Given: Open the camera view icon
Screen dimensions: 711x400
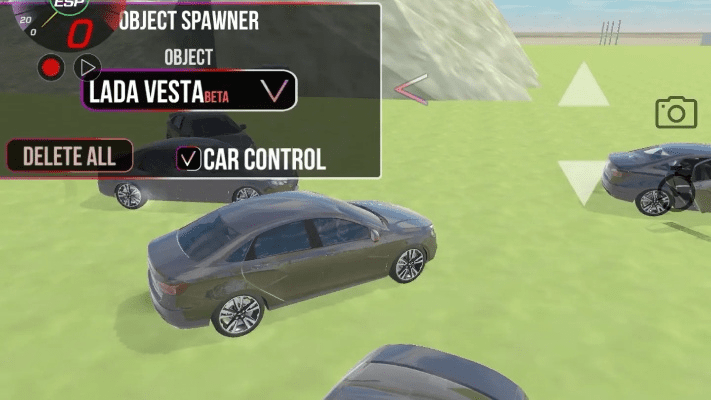Looking at the screenshot, I should [676, 112].
